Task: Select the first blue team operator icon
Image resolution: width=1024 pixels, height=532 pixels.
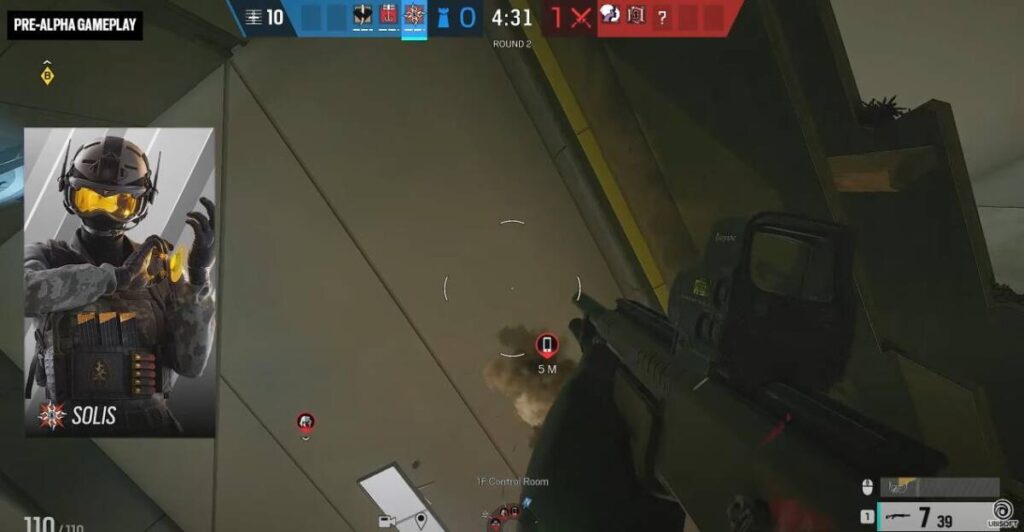Action: (362, 15)
